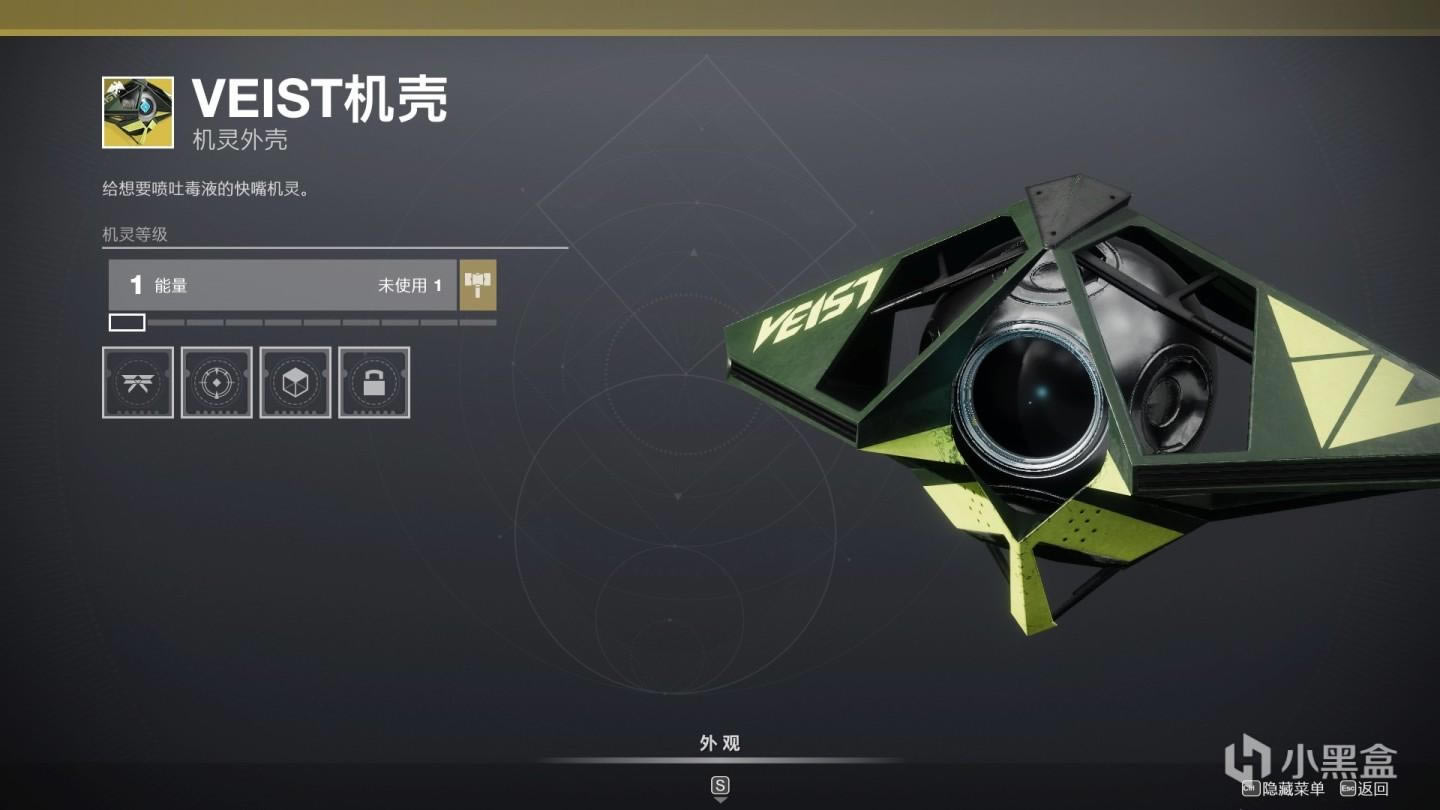Open the crosshair target mod slot
1440x810 pixels.
coord(216,382)
